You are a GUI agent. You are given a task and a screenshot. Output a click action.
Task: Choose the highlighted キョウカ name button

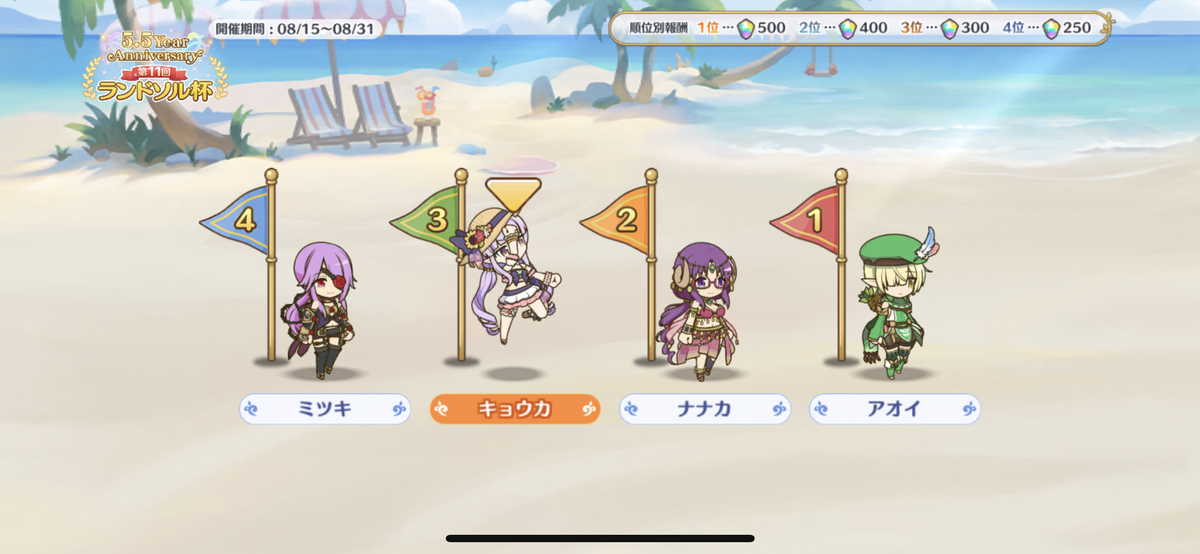pyautogui.click(x=515, y=408)
